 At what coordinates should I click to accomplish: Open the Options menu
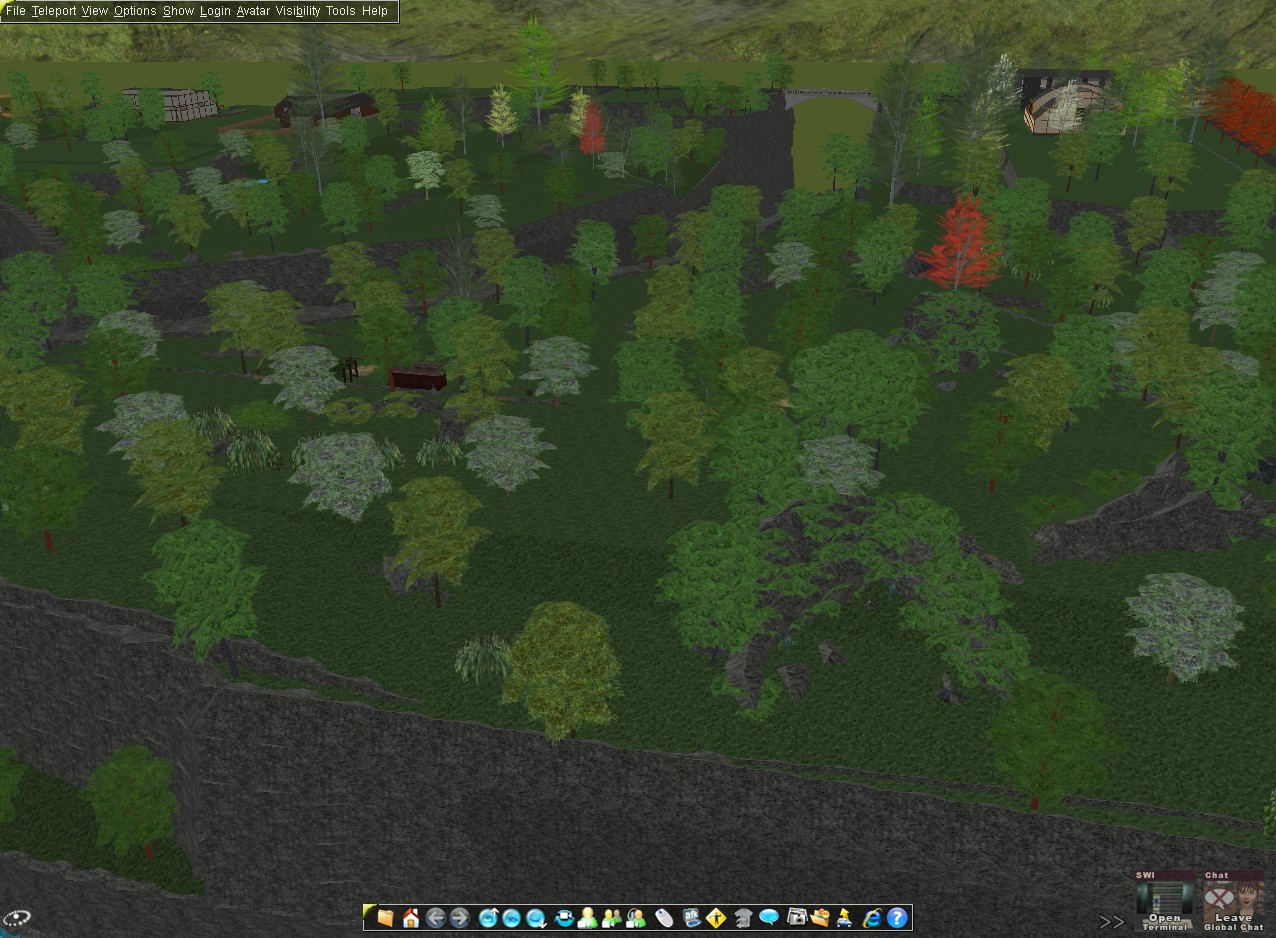[135, 11]
